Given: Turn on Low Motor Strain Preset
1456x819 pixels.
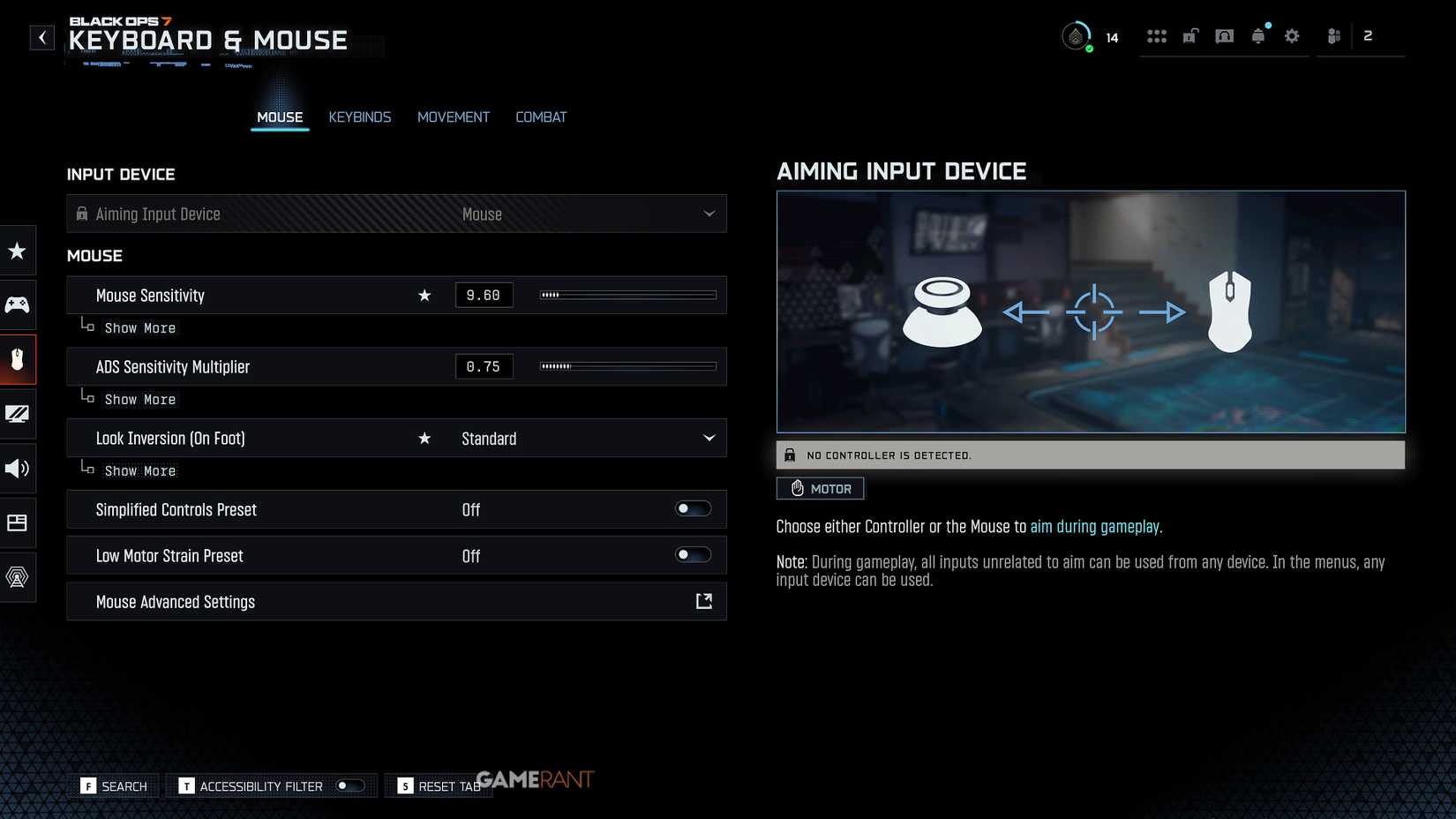Looking at the screenshot, I should coord(693,555).
